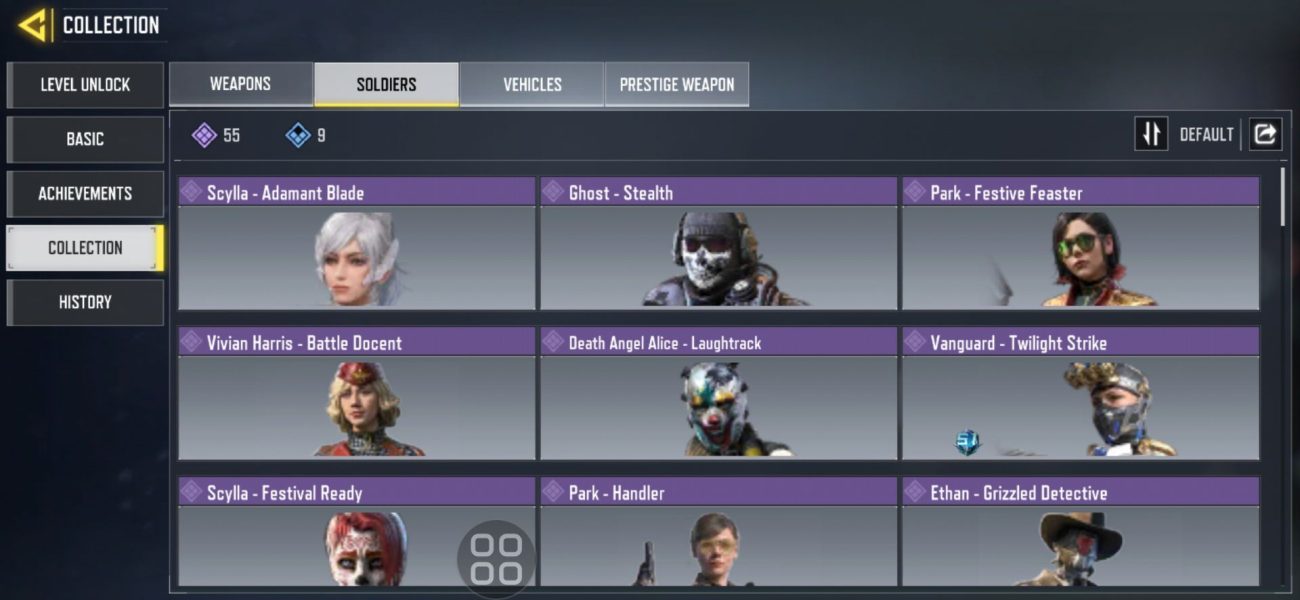Screen dimensions: 1300x600
Task: Go back using the yellow arrow
Action: point(32,25)
